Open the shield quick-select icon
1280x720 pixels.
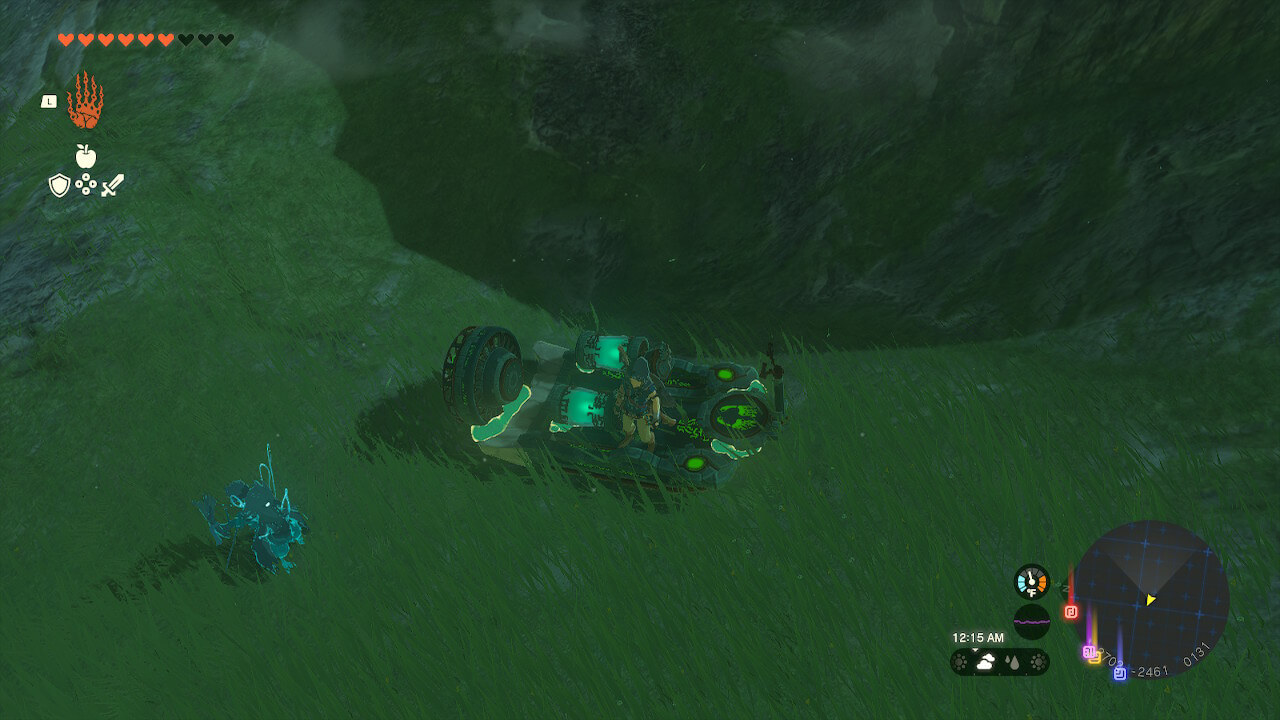coord(59,185)
